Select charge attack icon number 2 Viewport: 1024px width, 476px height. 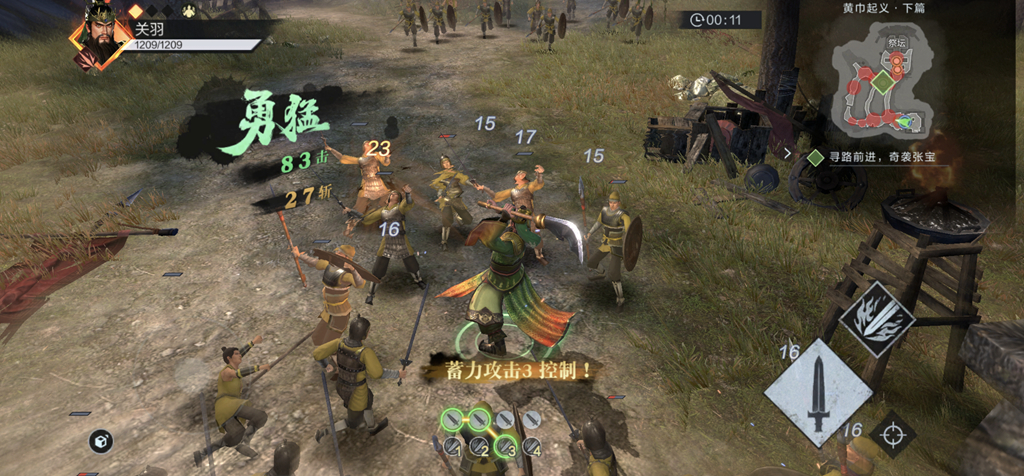[x=479, y=446]
